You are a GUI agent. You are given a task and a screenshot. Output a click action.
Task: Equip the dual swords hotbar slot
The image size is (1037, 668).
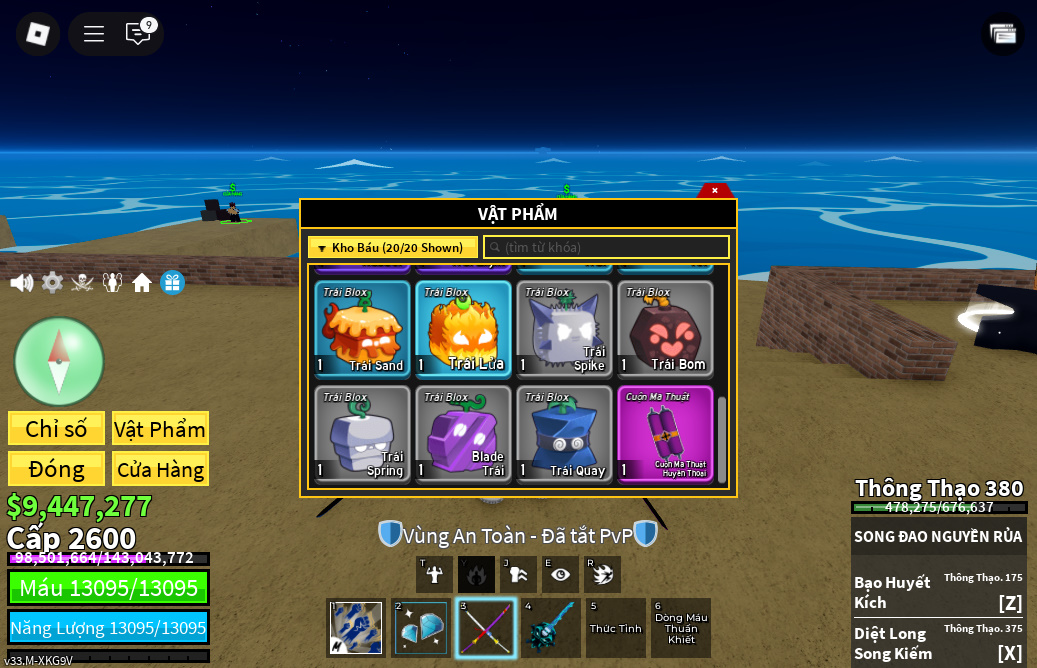(x=486, y=628)
